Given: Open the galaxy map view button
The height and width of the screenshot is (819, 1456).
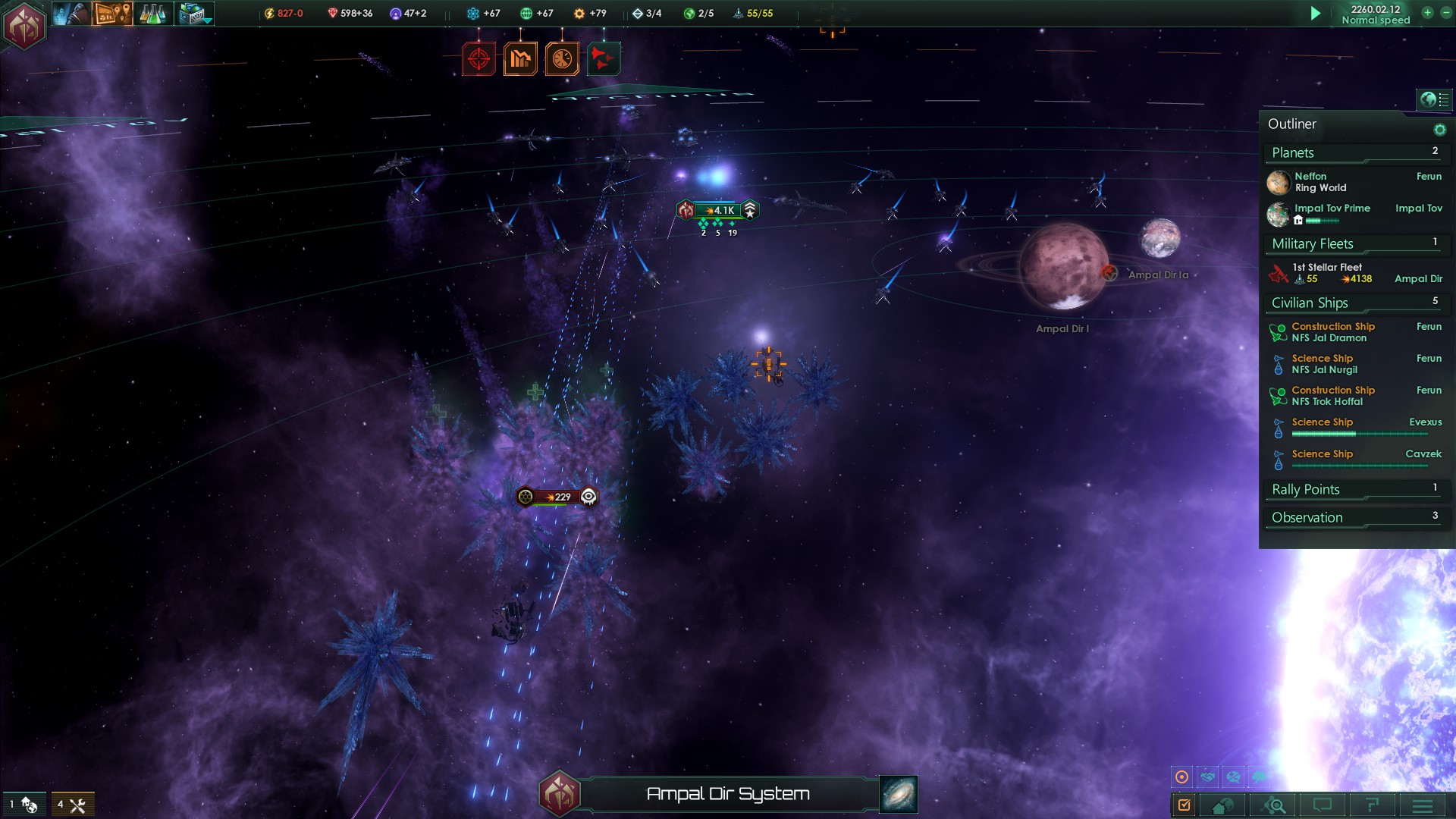Looking at the screenshot, I should tap(899, 794).
